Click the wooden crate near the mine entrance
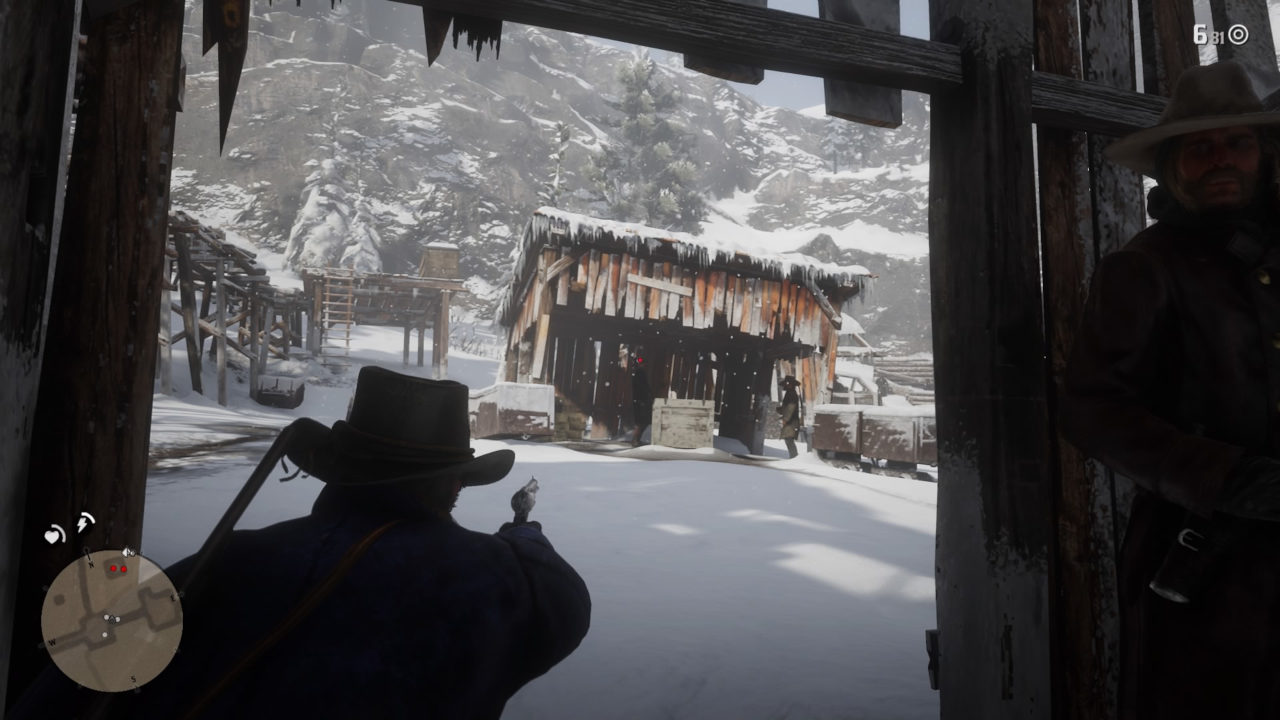This screenshot has height=720, width=1280. (x=685, y=422)
